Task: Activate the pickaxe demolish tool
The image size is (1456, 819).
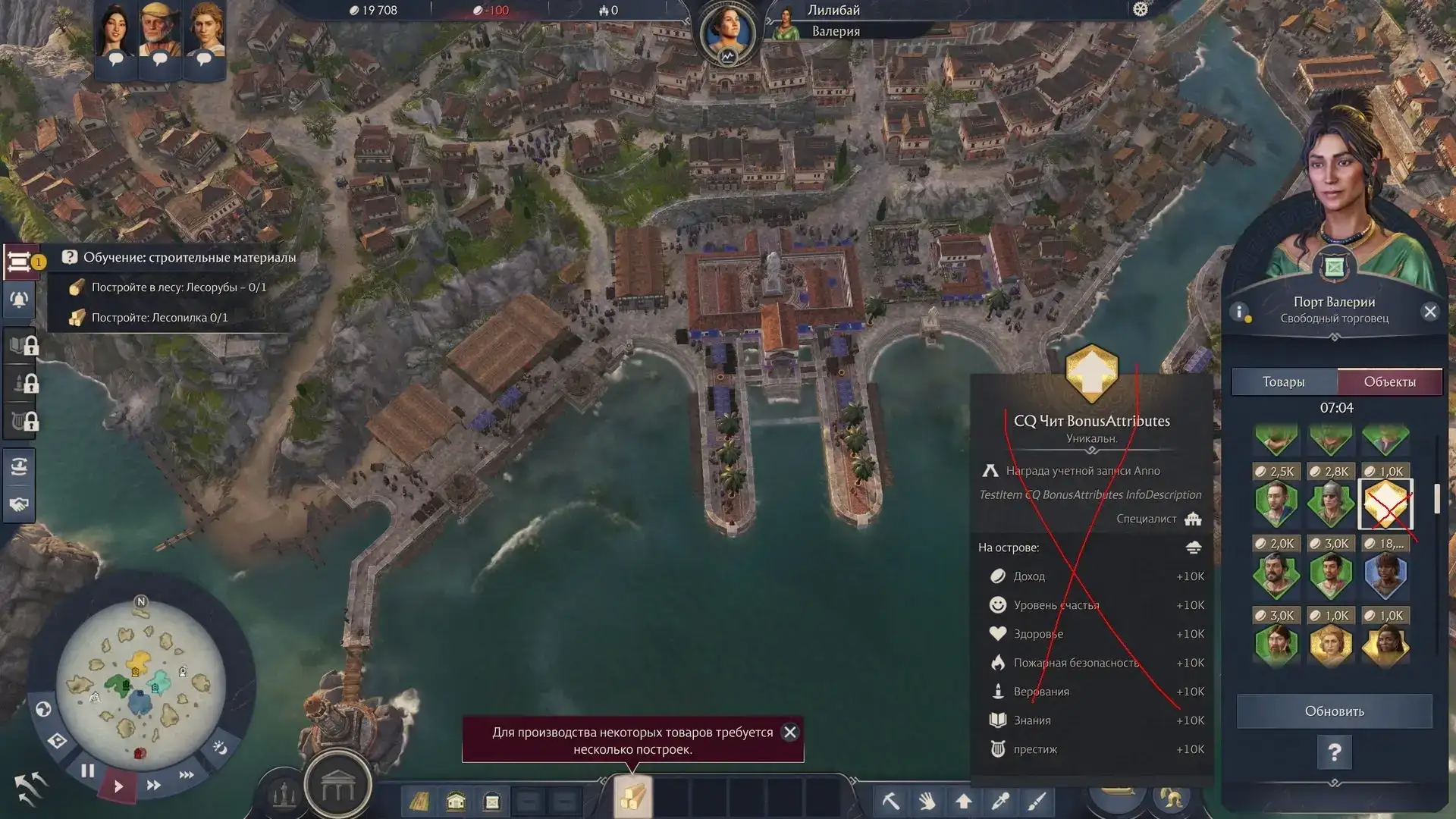Action: tap(890, 801)
